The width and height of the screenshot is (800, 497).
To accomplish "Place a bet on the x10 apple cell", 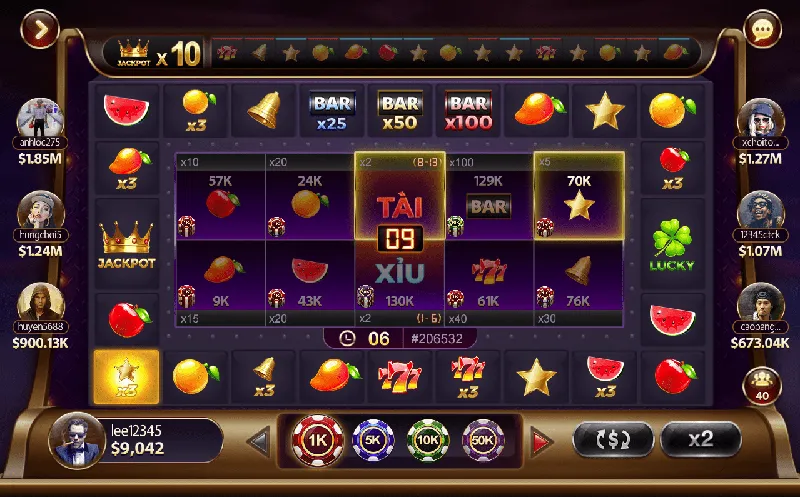I will point(220,198).
